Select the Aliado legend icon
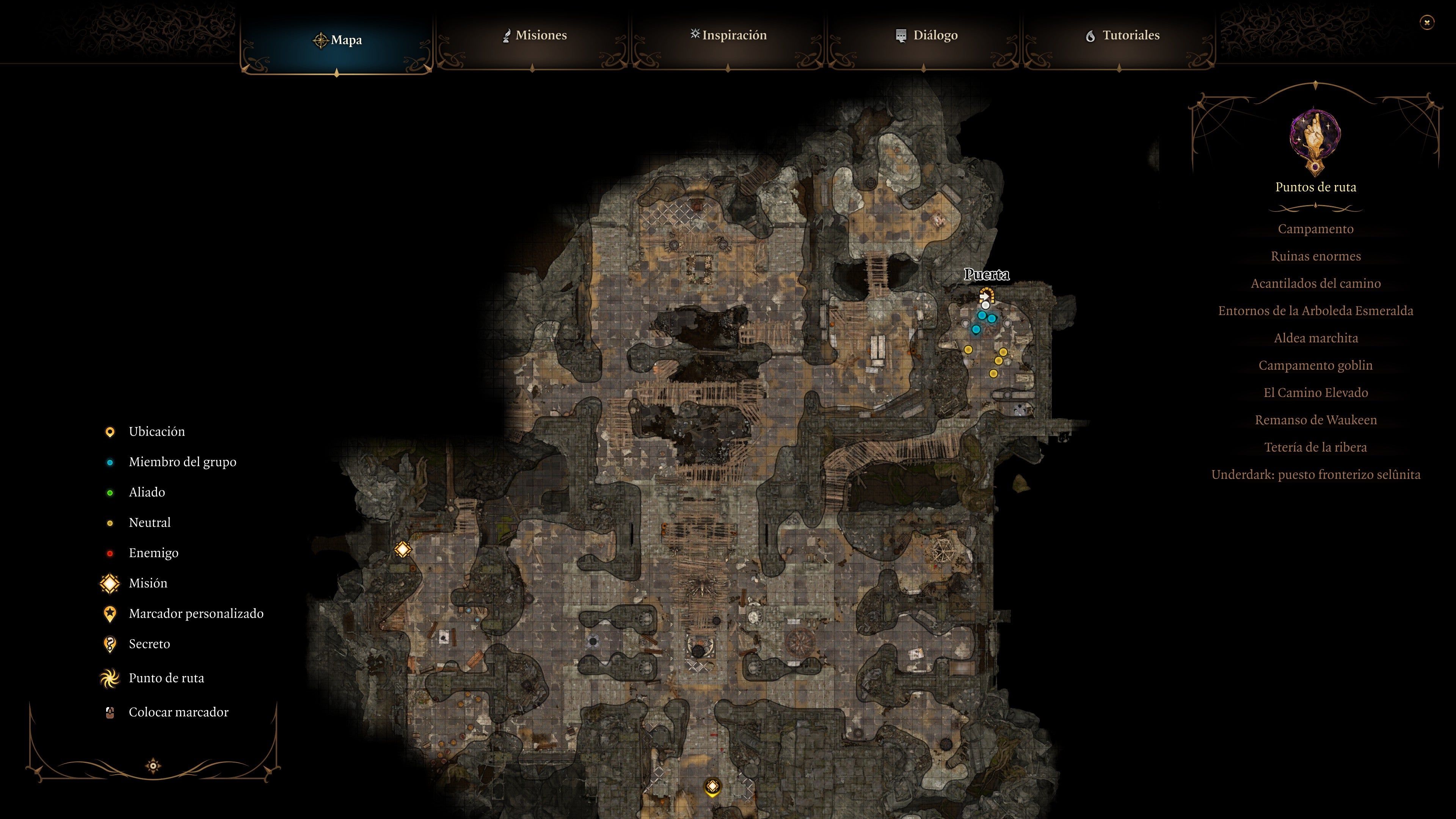Image resolution: width=1456 pixels, height=819 pixels. tap(110, 492)
